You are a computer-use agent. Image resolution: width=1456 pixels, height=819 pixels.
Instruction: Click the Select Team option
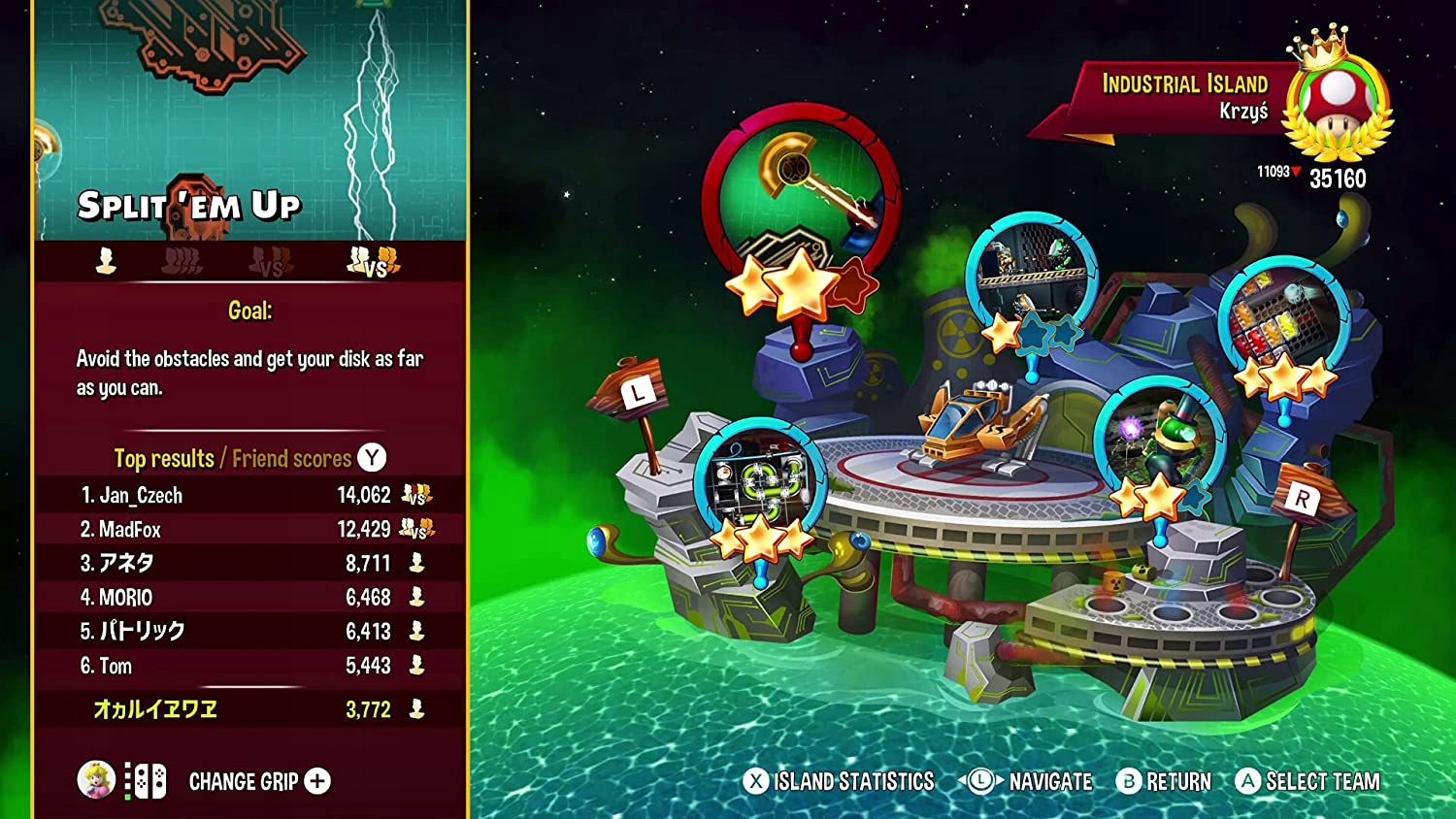click(1307, 781)
